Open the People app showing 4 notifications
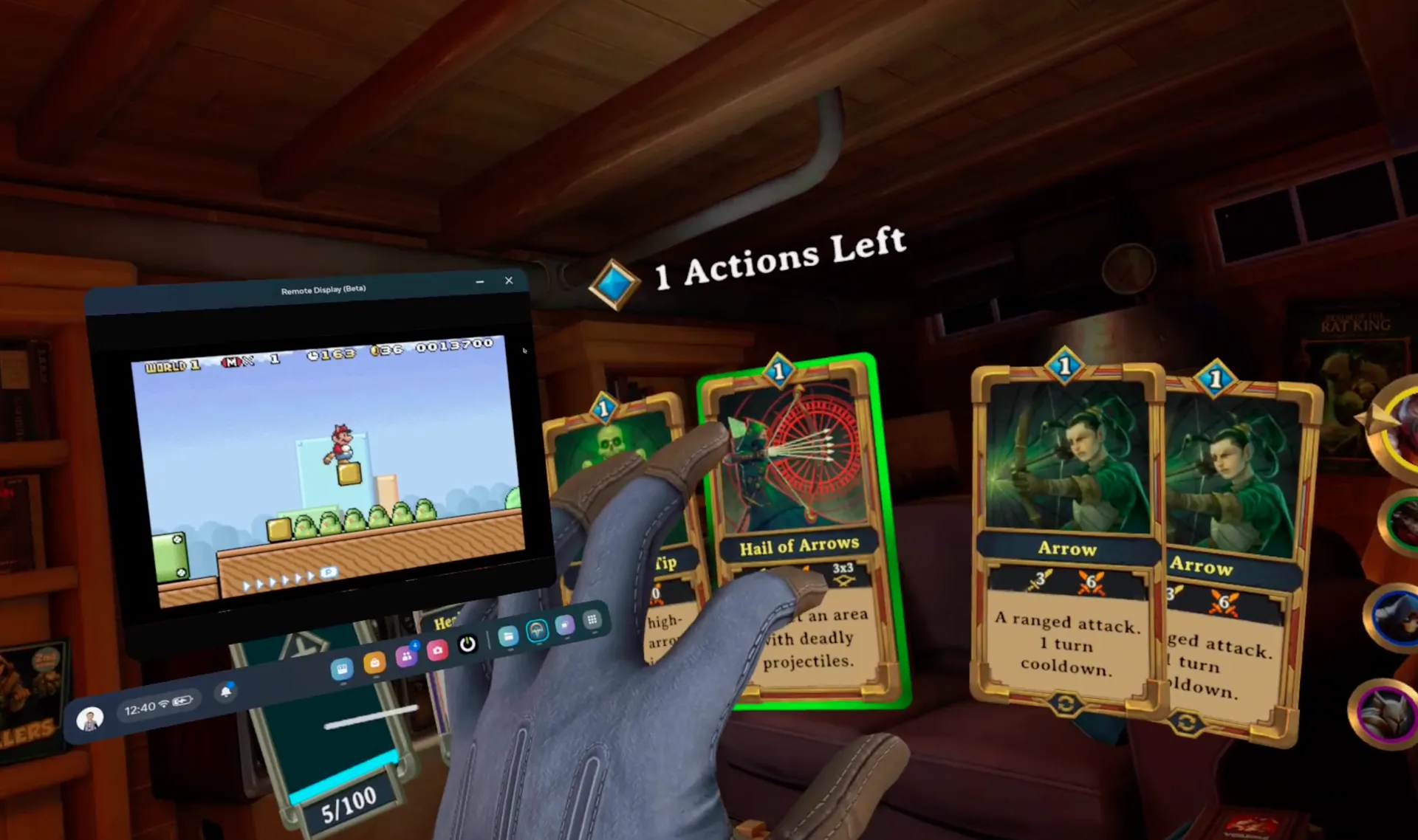This screenshot has width=1418, height=840. 408,657
